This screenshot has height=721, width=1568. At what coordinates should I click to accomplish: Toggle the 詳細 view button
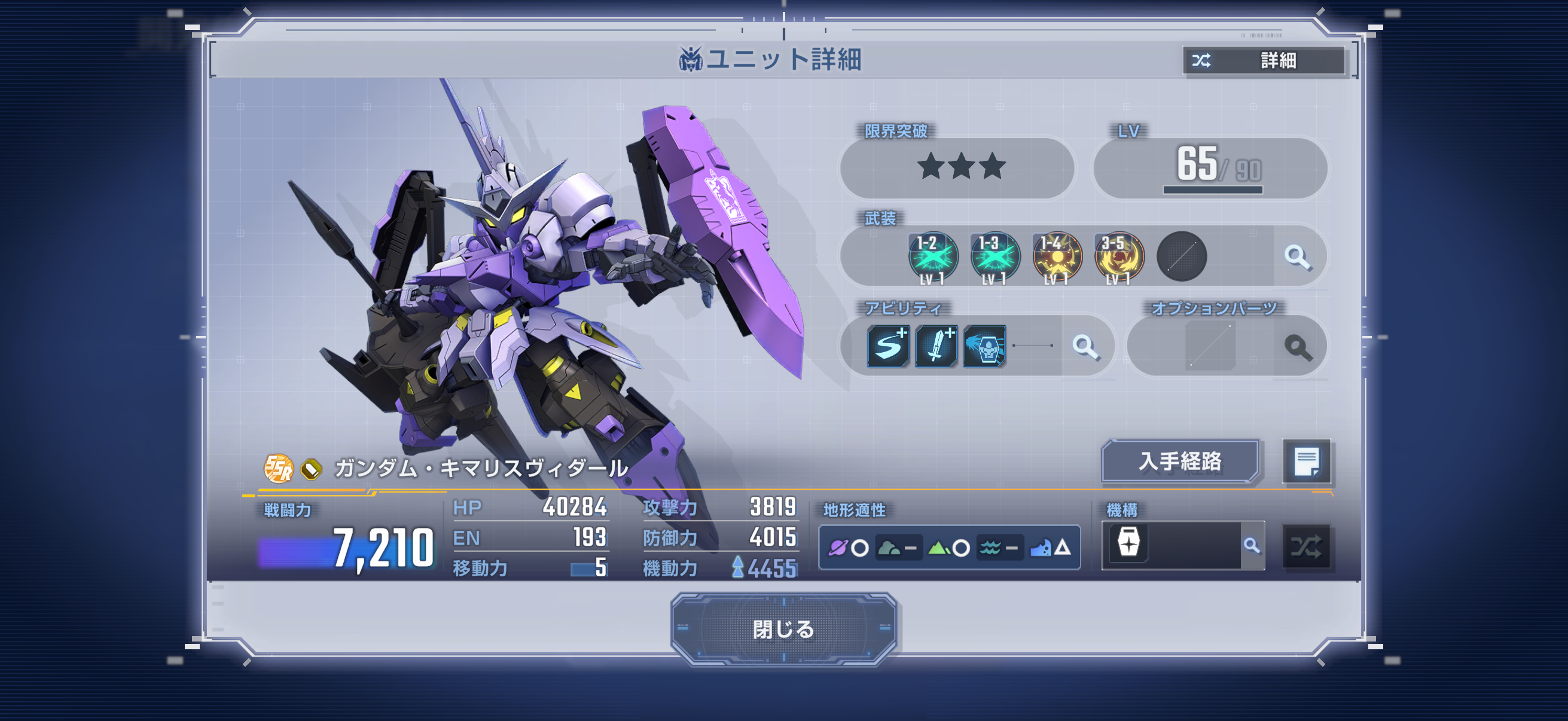tap(1263, 60)
